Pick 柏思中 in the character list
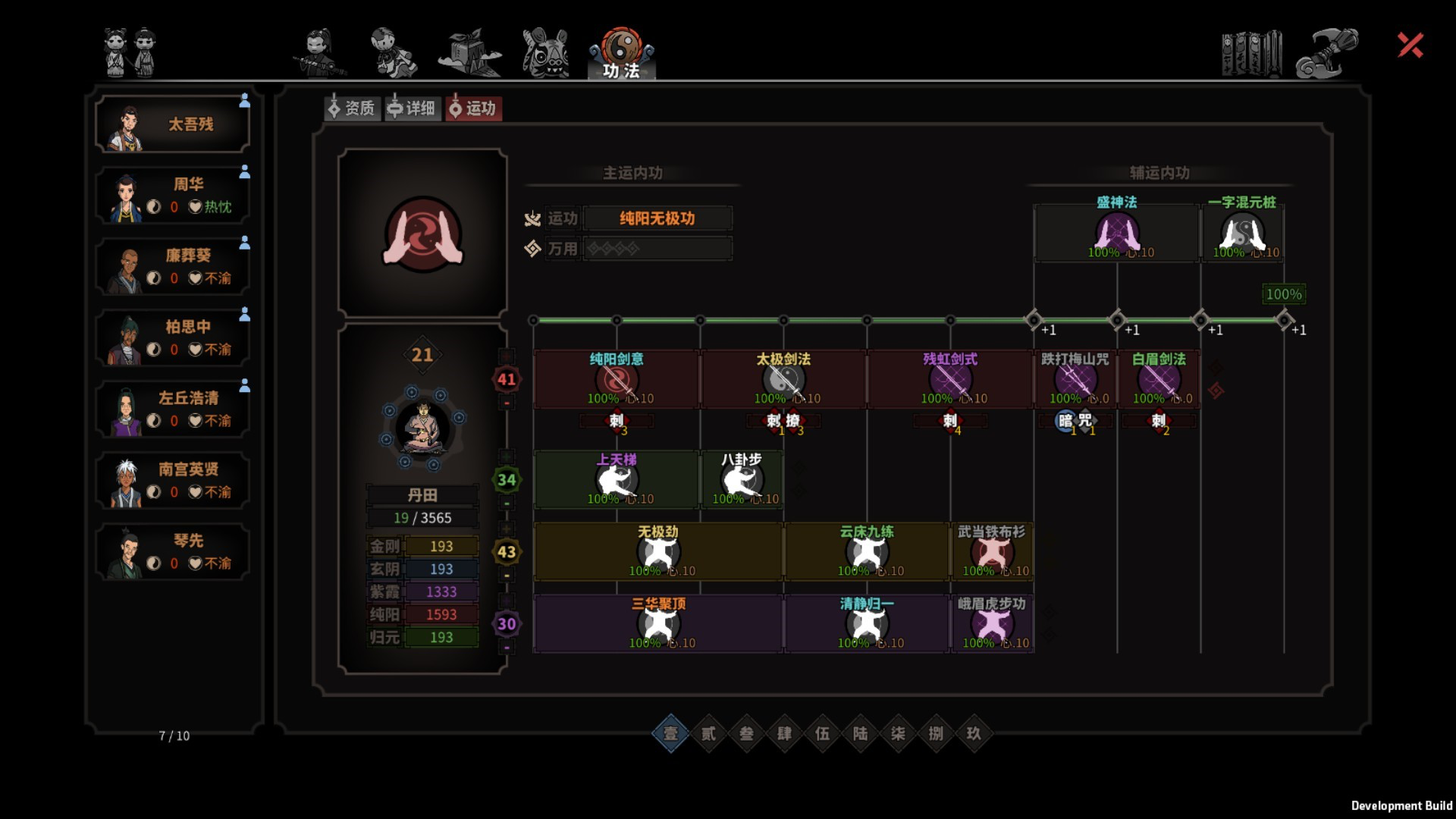The image size is (1456, 819). pyautogui.click(x=173, y=338)
